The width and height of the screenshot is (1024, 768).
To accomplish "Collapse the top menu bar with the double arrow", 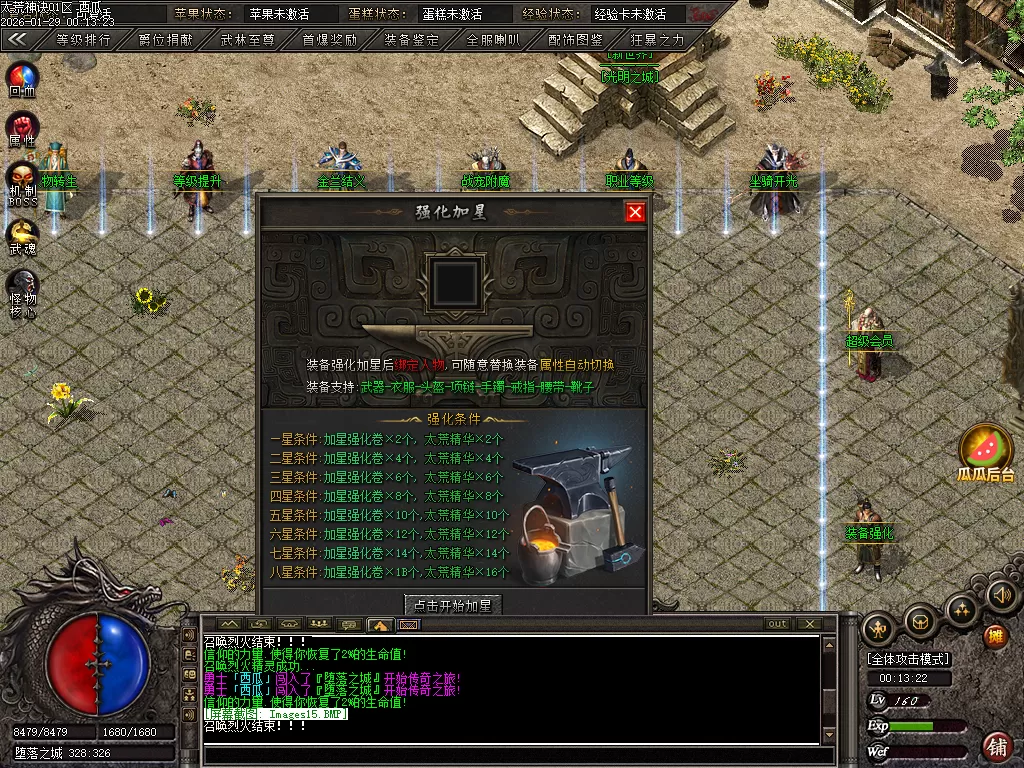I will (x=17, y=40).
